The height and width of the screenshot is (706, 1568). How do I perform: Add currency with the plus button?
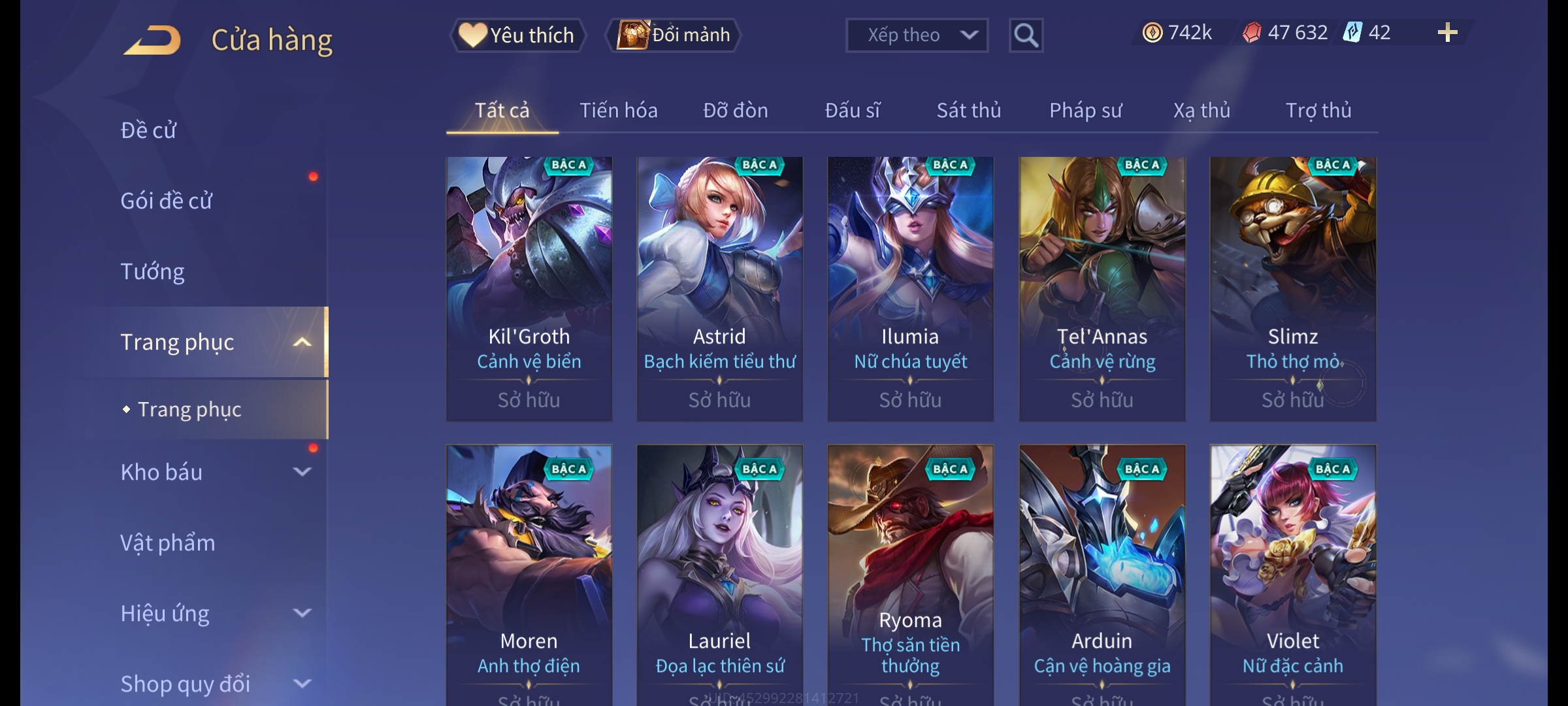coord(1447,33)
